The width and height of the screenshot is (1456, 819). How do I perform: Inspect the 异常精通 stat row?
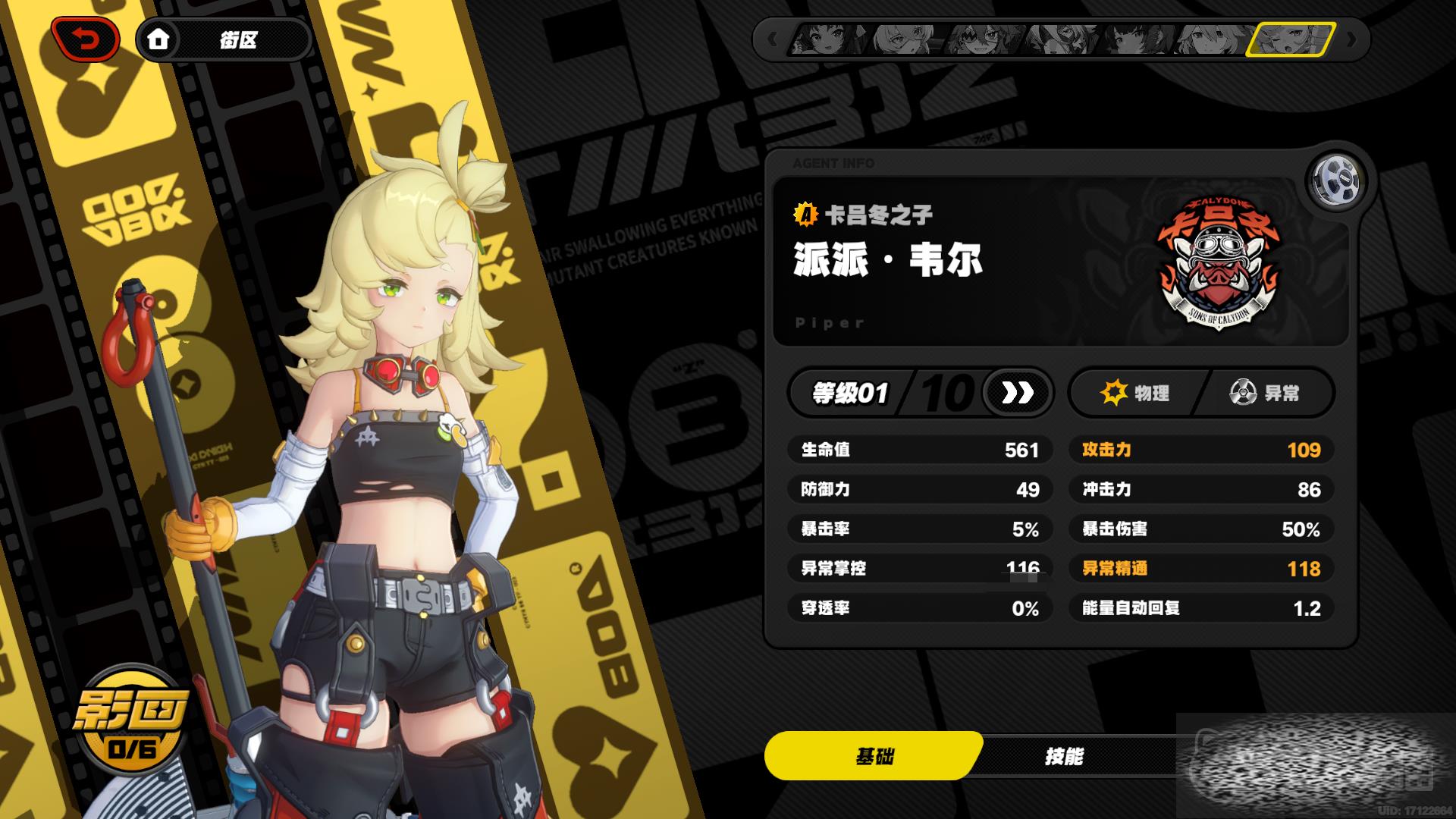(x=1201, y=569)
